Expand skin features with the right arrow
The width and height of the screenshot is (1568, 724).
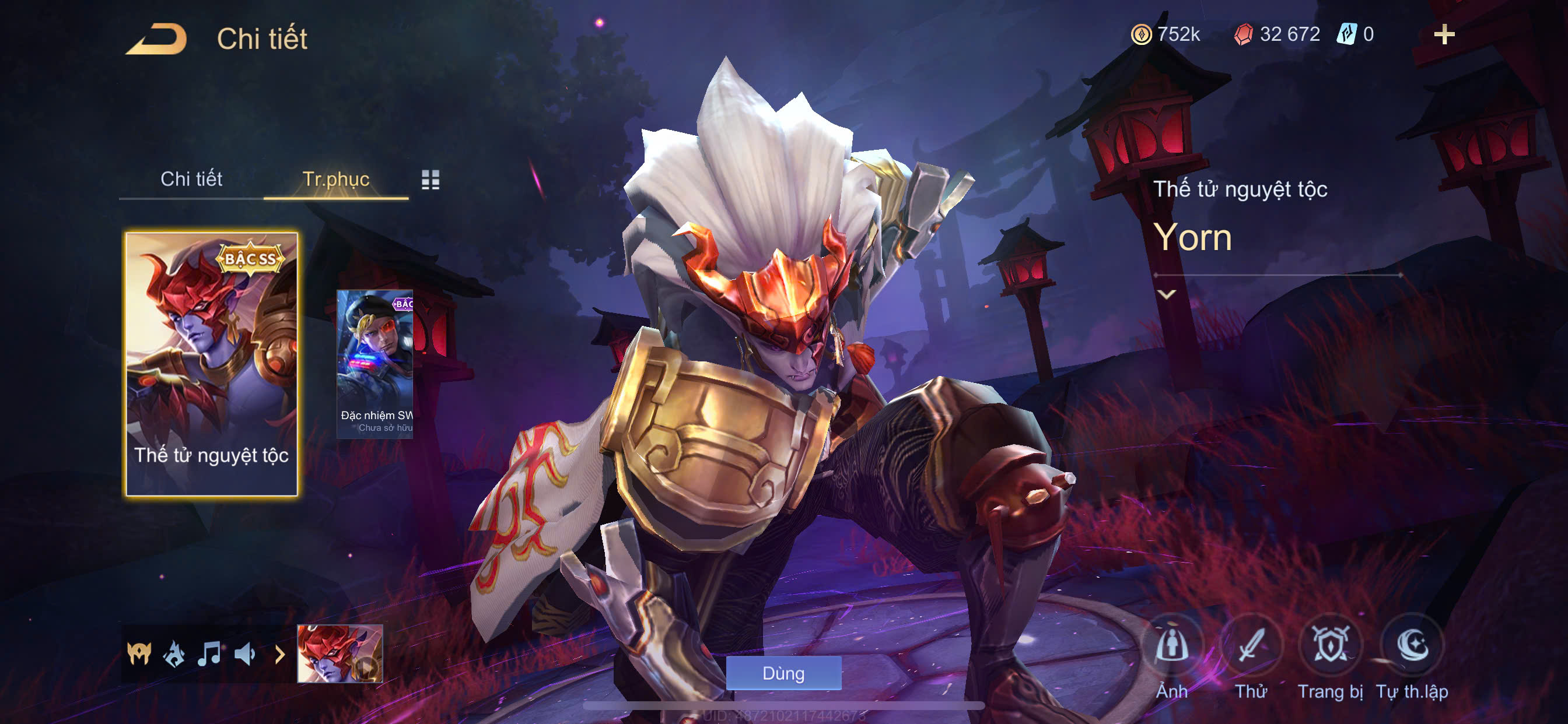pyautogui.click(x=279, y=655)
